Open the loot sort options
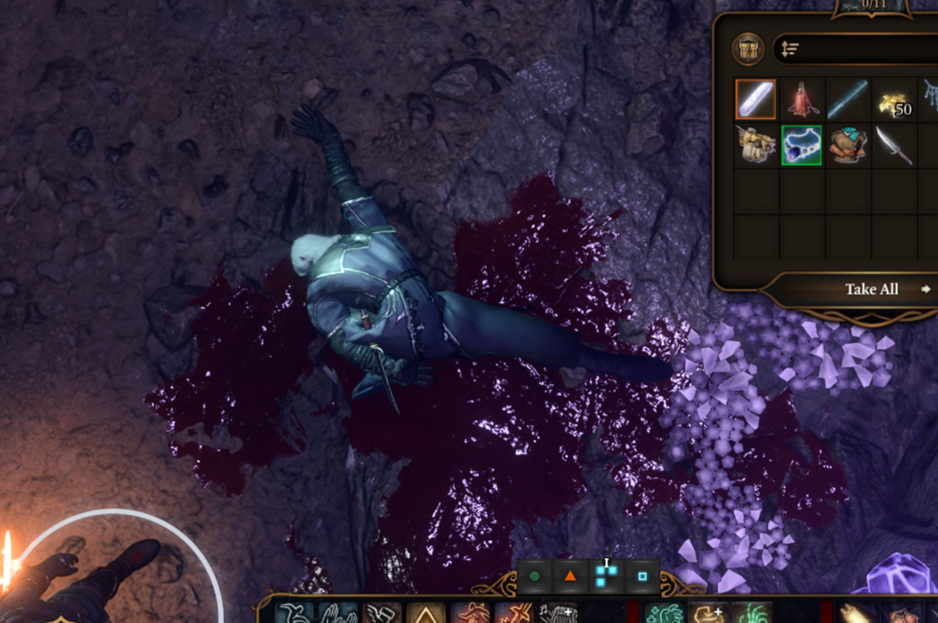The image size is (938, 623). click(x=790, y=48)
